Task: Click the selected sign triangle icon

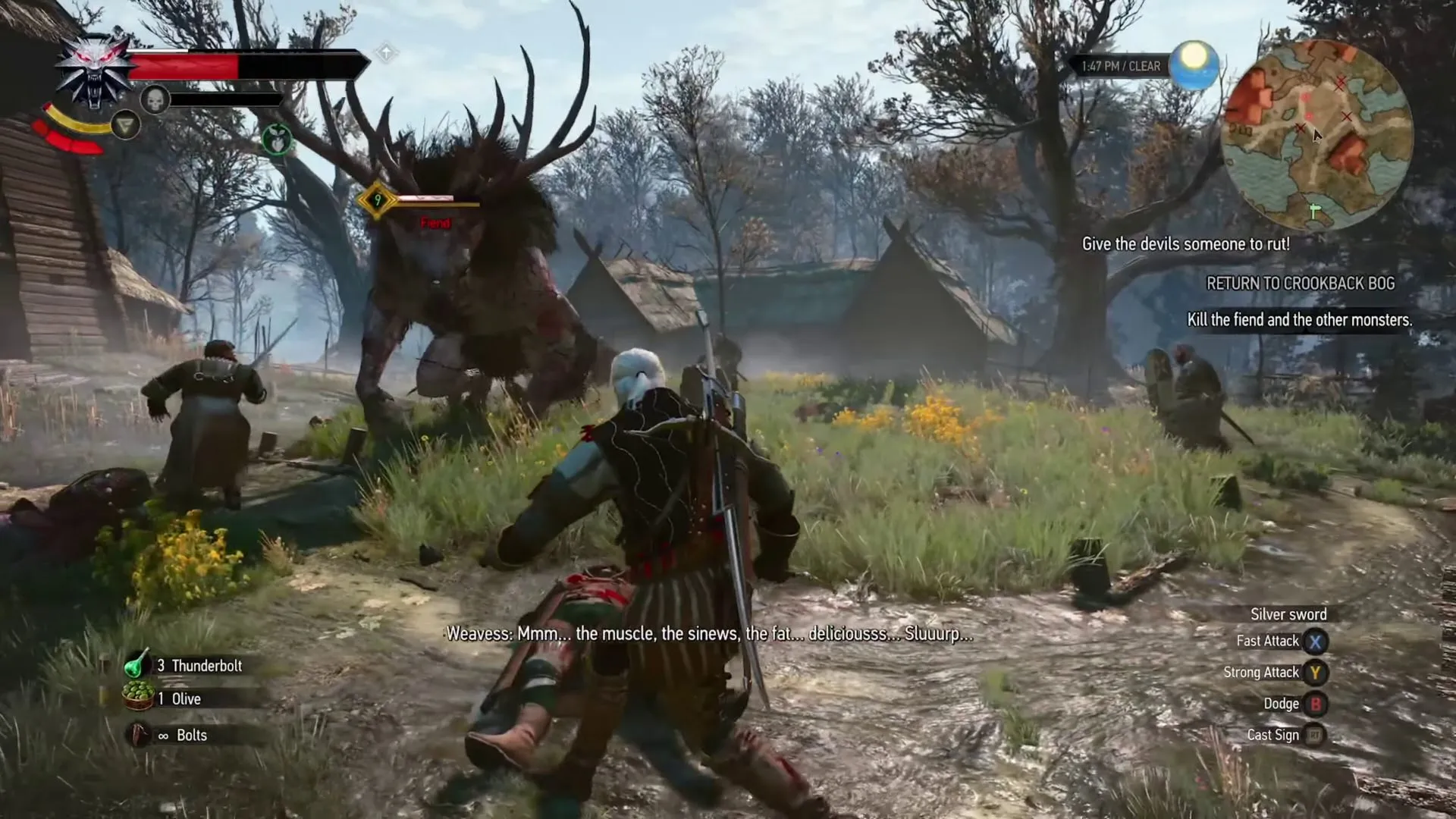Action: tap(125, 124)
